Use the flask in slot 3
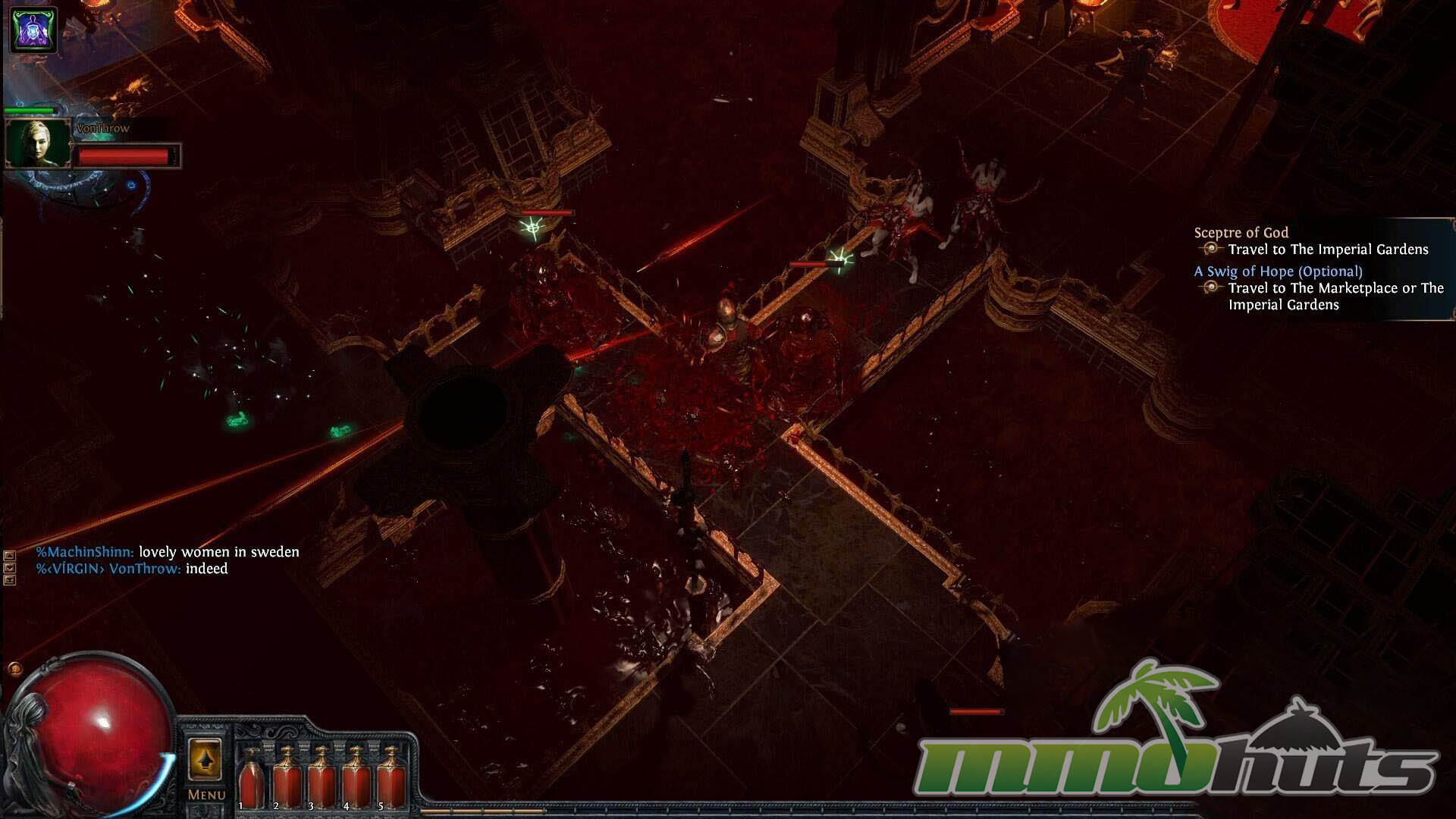The height and width of the screenshot is (819, 1456). pyautogui.click(x=322, y=777)
